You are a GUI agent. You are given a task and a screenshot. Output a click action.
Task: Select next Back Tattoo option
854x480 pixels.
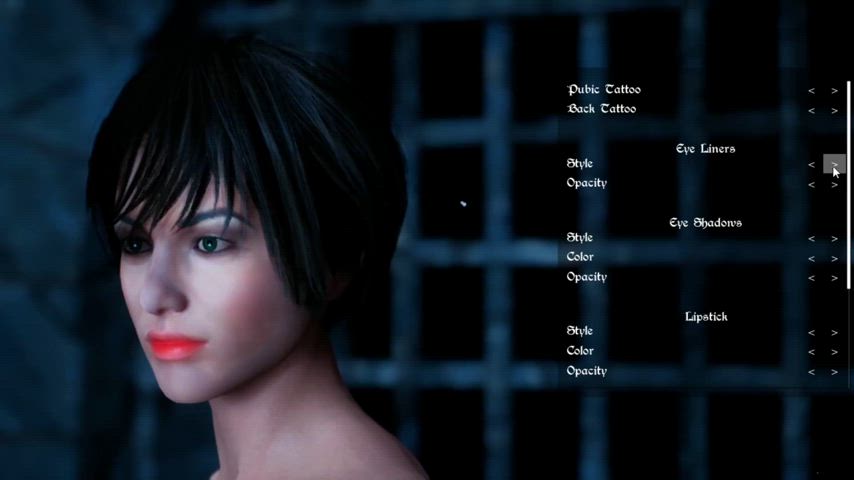tap(835, 111)
